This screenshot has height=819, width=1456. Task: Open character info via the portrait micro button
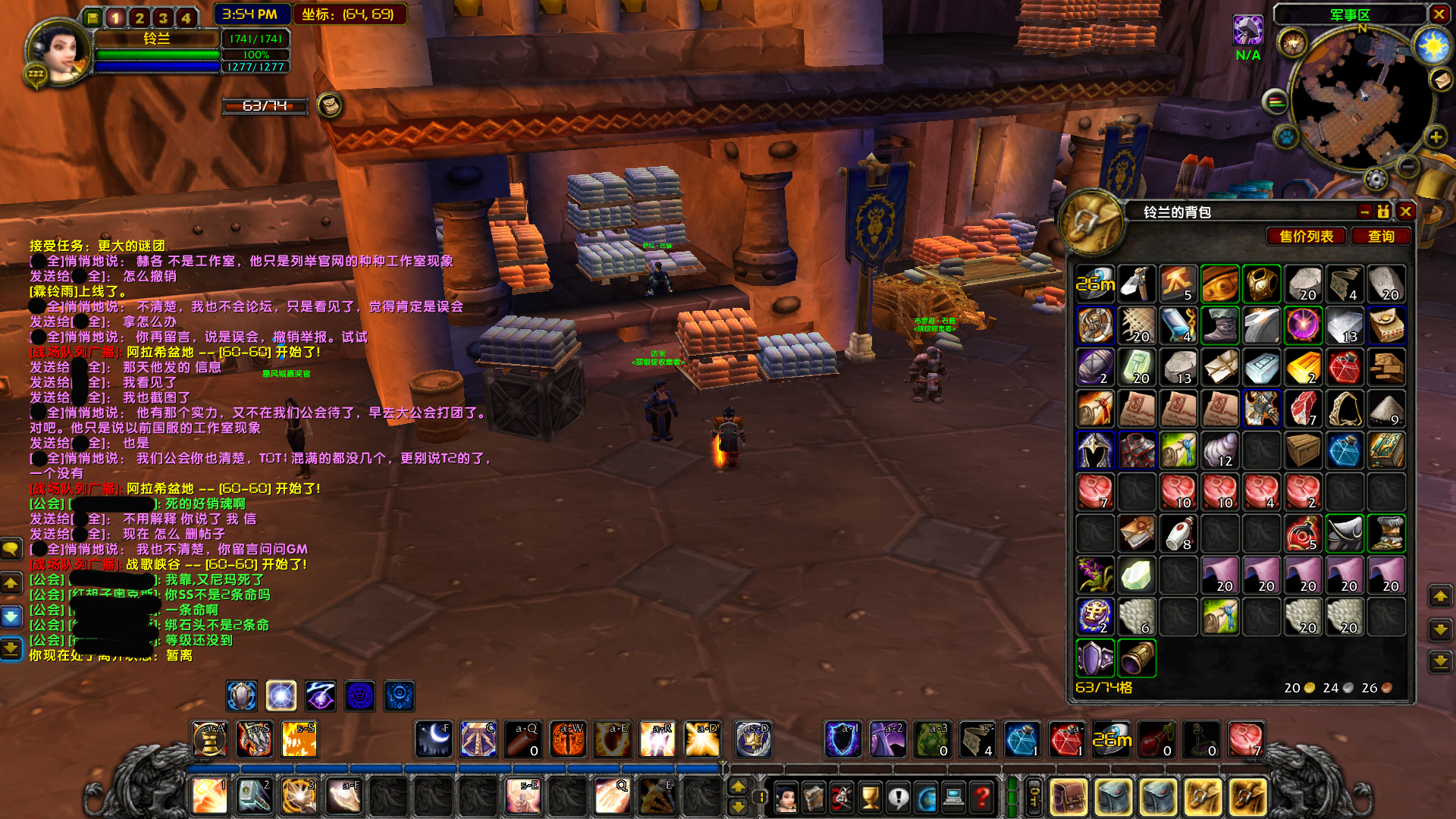[x=786, y=798]
